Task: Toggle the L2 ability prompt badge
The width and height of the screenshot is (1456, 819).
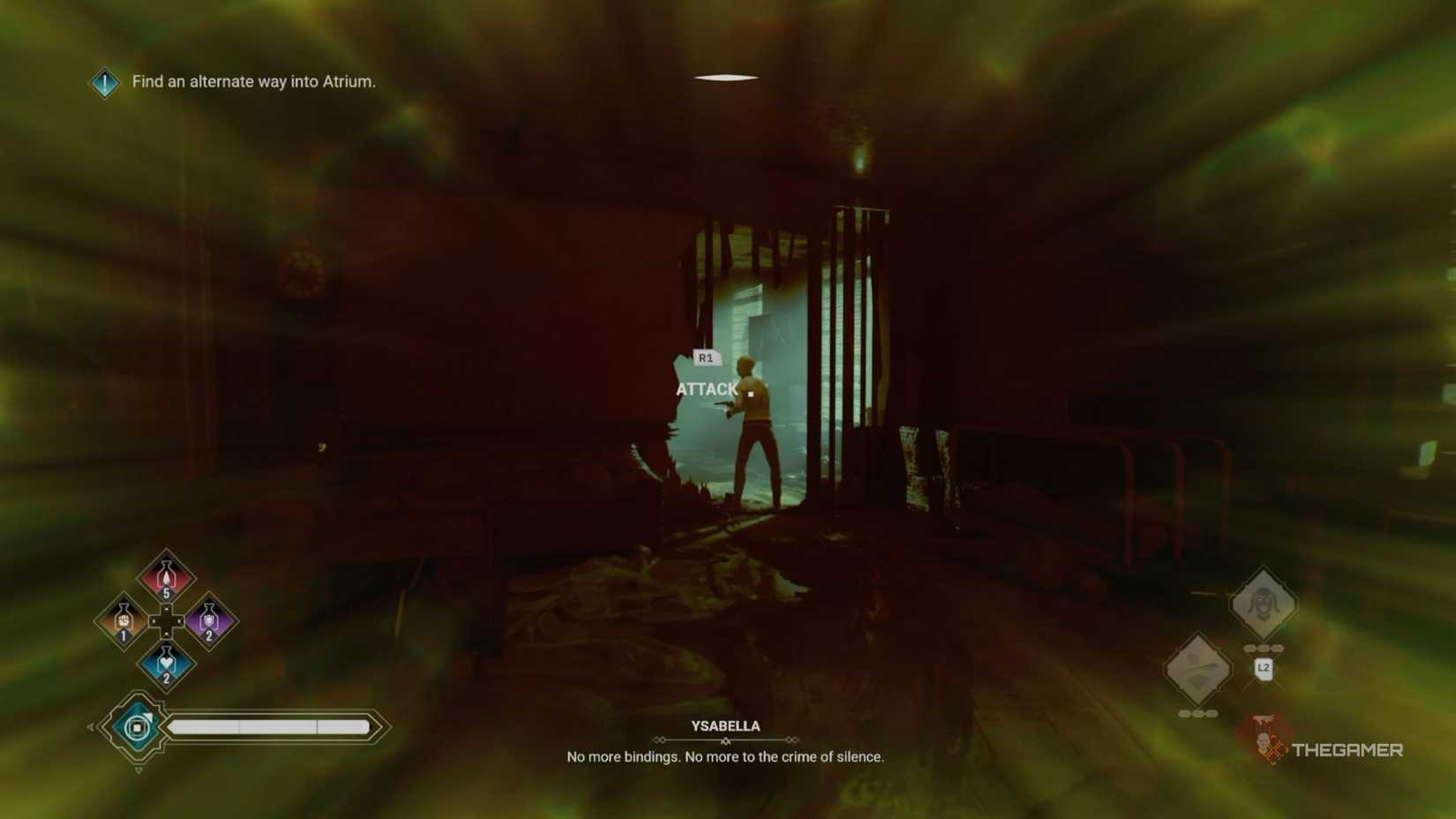Action: [1264, 669]
